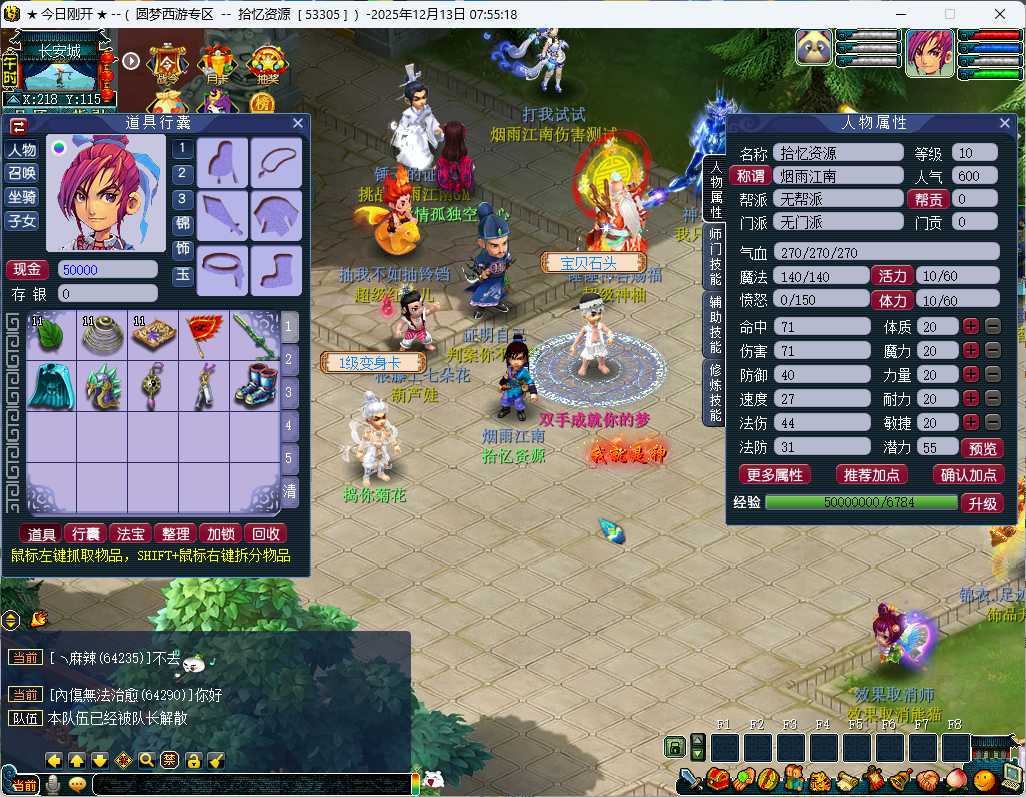Click the 回收 recycle button
This screenshot has width=1026, height=797.
click(265, 534)
